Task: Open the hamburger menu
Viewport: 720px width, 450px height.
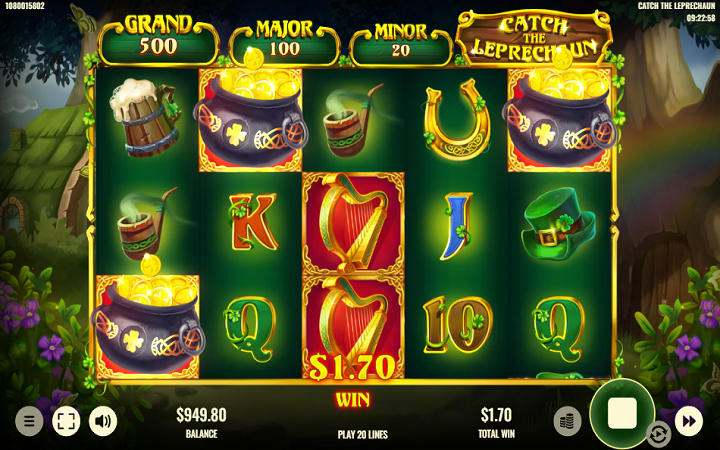Action: click(x=29, y=421)
